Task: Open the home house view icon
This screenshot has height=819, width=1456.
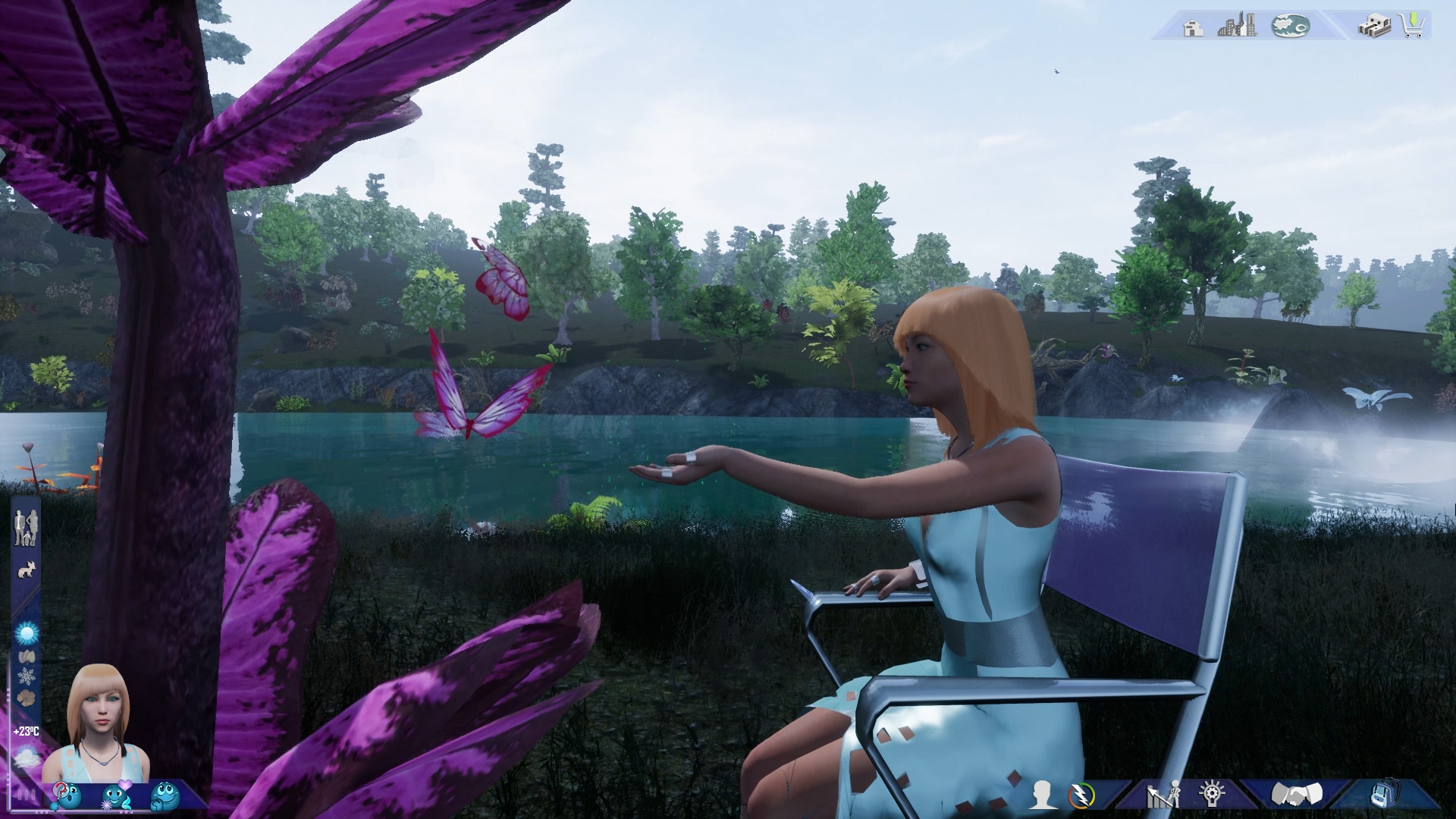Action: point(1194,28)
